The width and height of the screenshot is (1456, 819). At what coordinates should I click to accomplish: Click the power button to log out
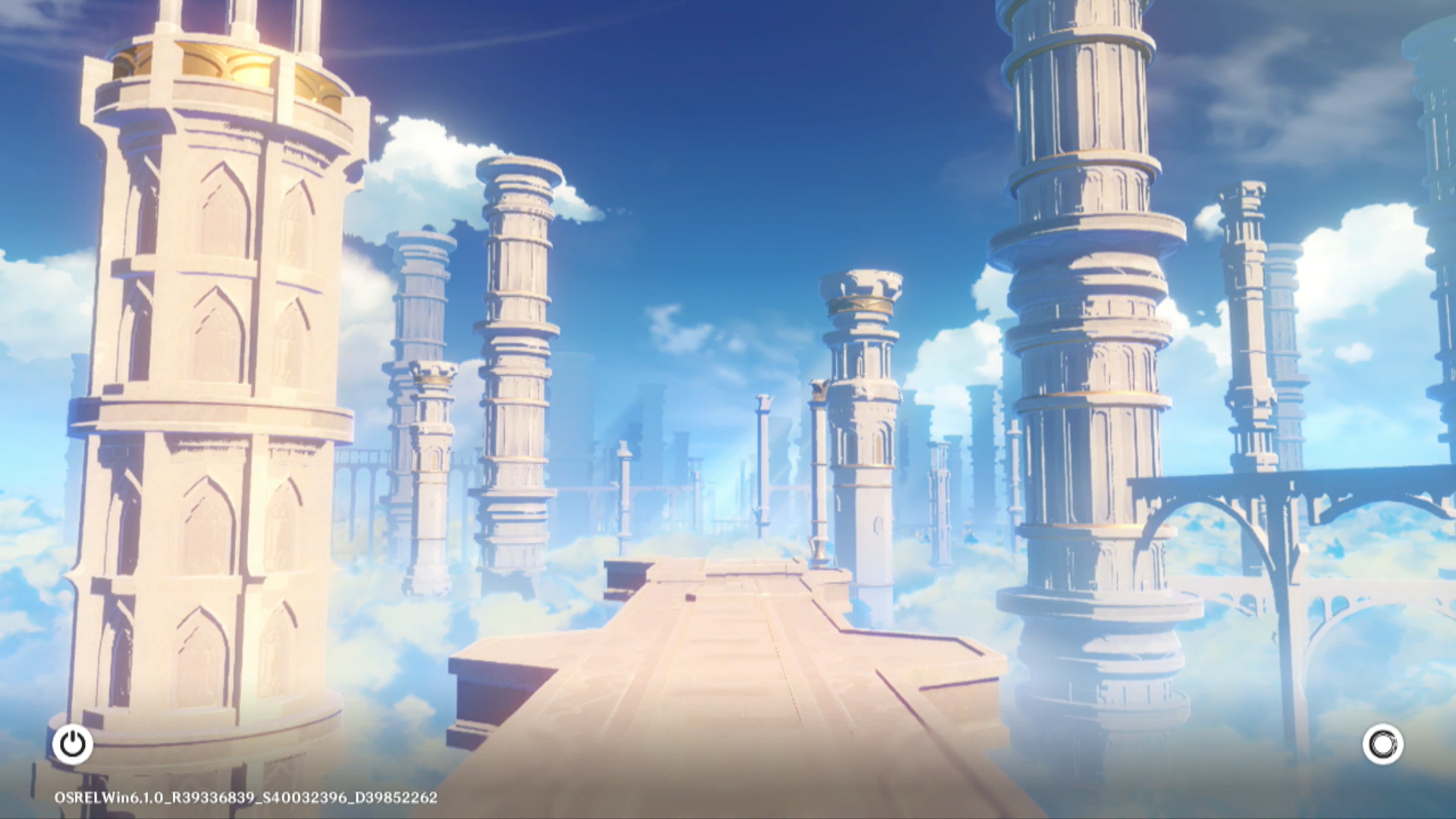coord(73,745)
